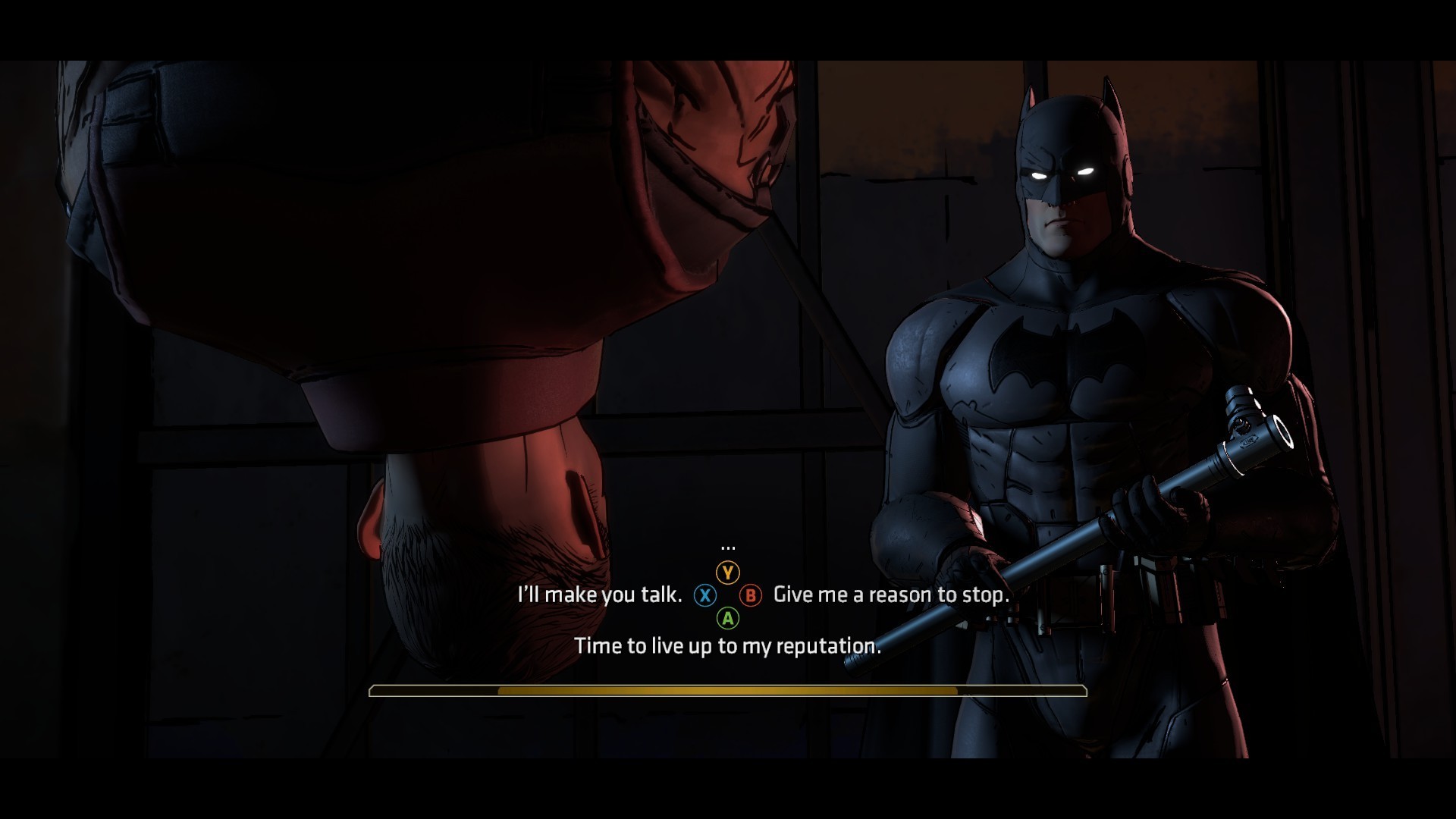Click Batman's glowing white eyes

pyautogui.click(x=1062, y=173)
